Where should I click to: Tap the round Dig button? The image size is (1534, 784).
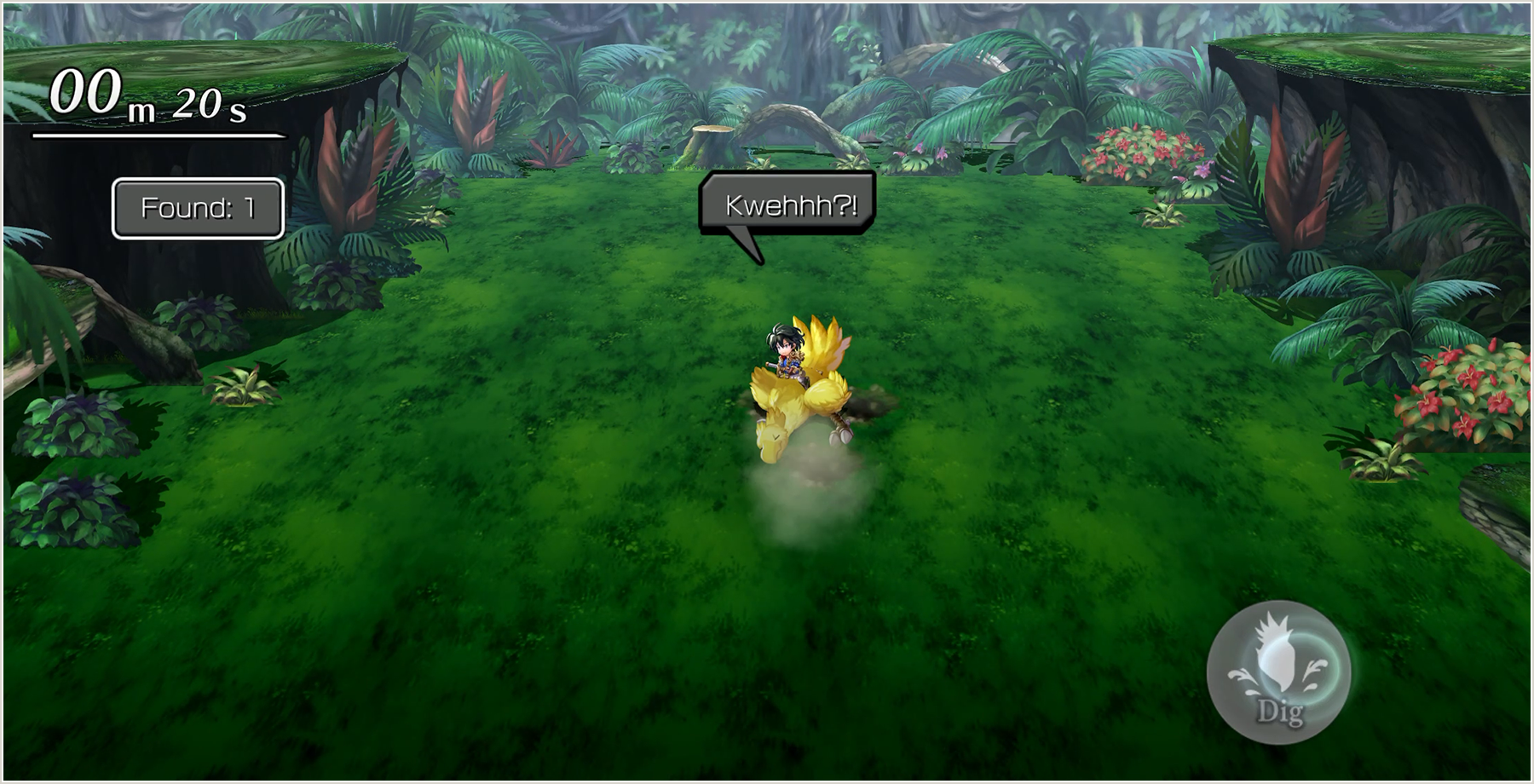1279,672
